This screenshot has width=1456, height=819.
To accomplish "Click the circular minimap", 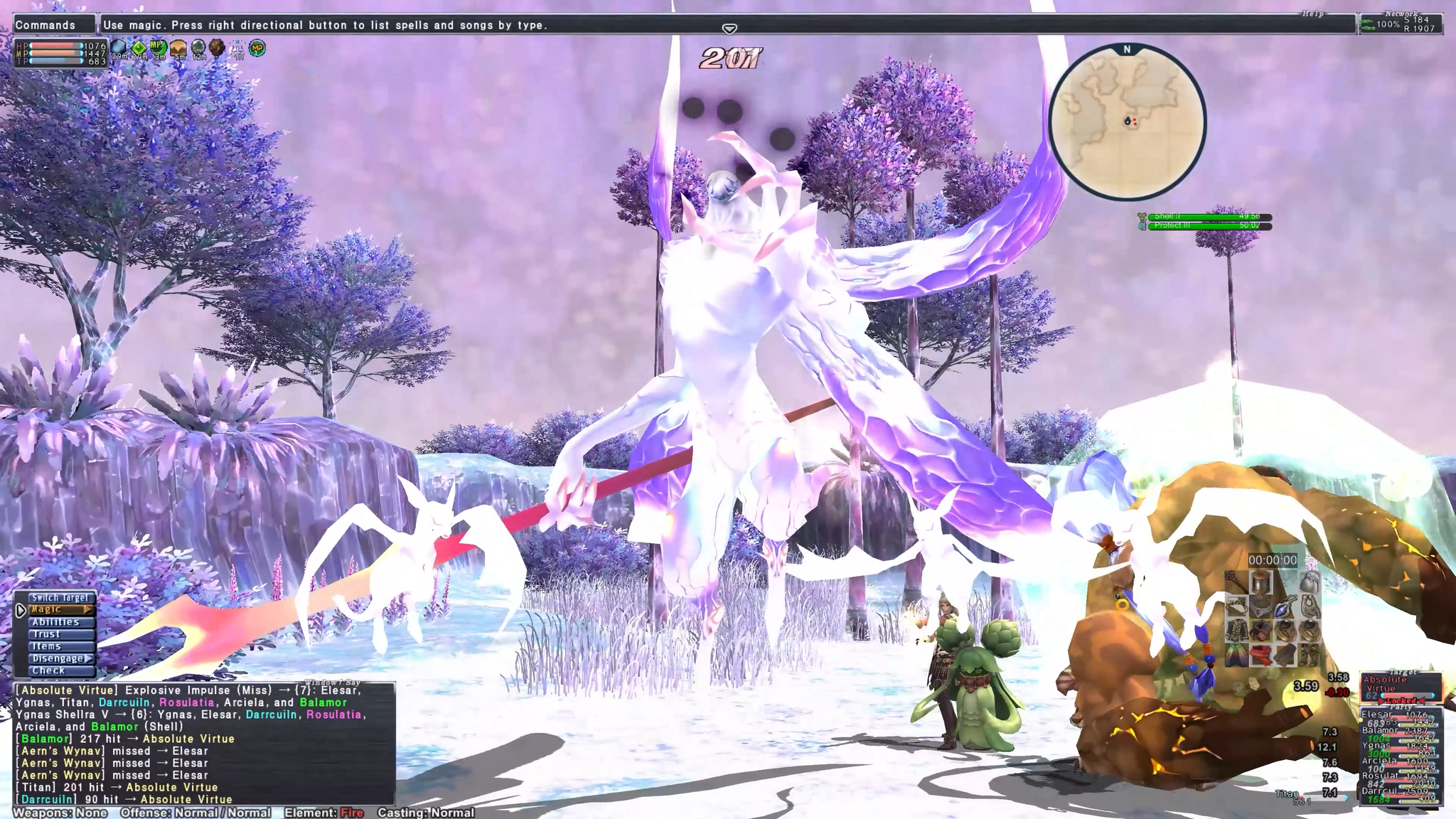I will pos(1127,122).
